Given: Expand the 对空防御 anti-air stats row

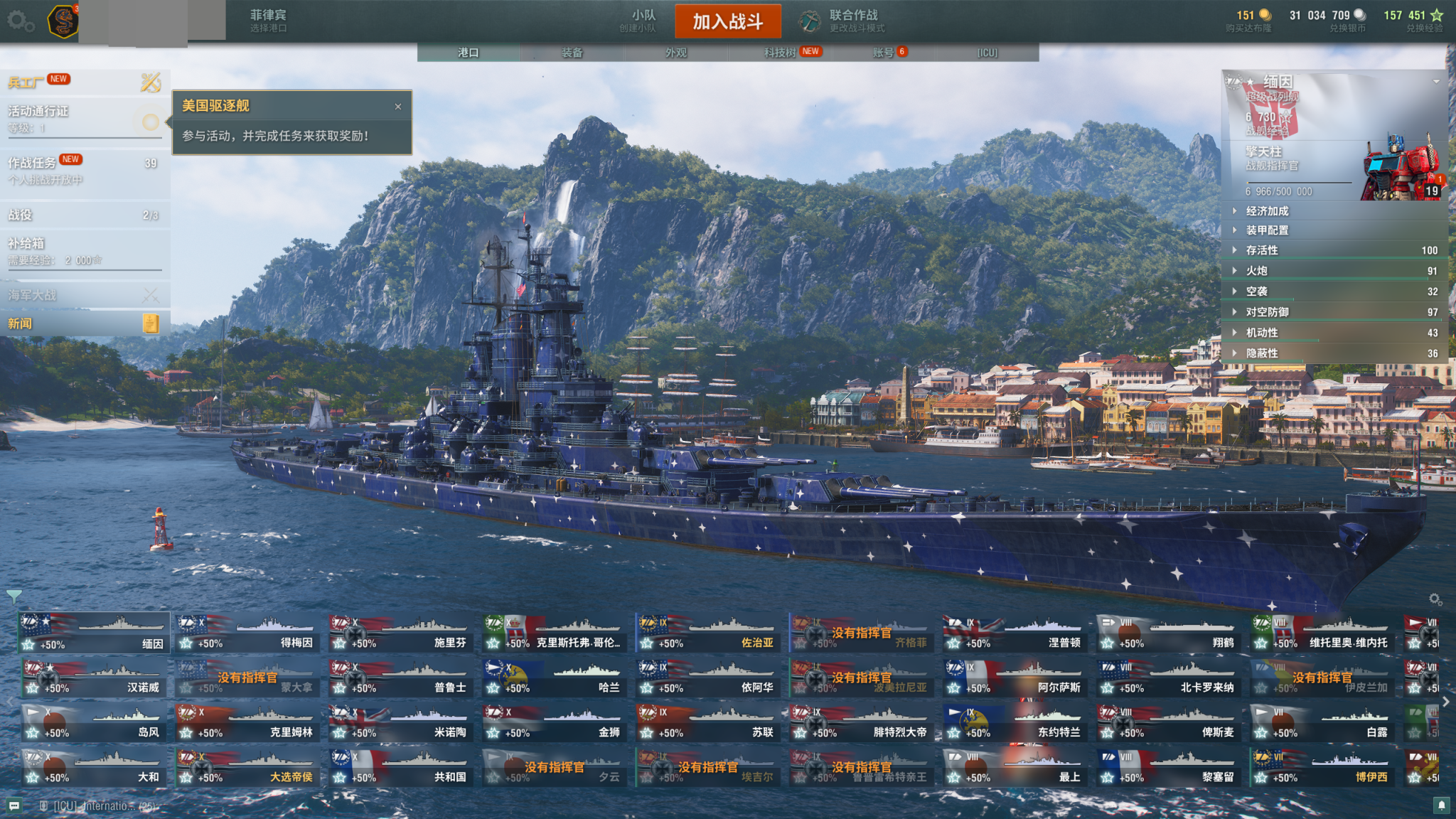Looking at the screenshot, I should (1267, 312).
